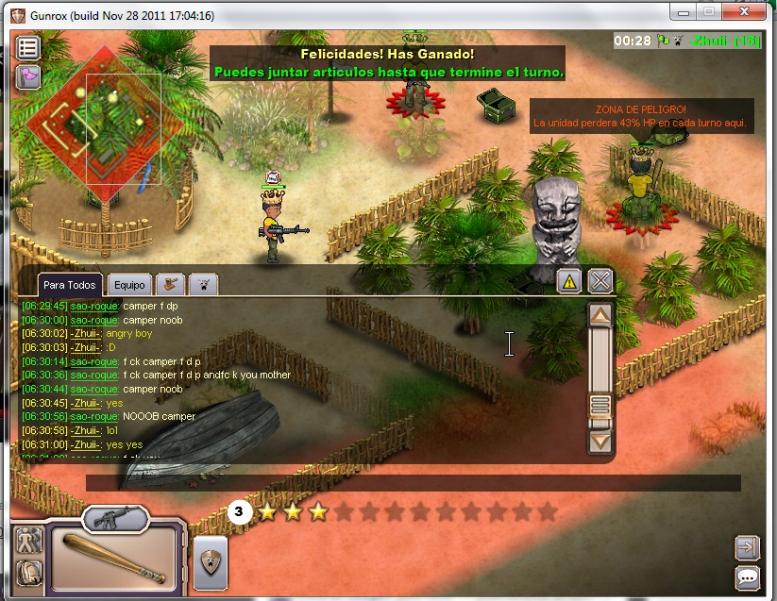Click the walking figure stance button
The height and width of the screenshot is (601, 777).
click(x=29, y=540)
